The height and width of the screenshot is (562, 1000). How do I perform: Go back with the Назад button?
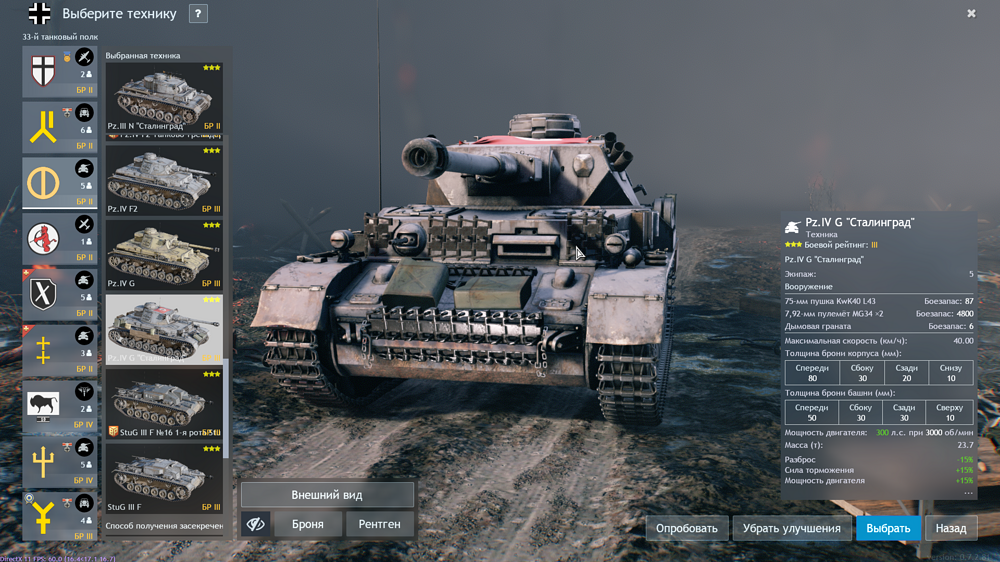[x=950, y=528]
